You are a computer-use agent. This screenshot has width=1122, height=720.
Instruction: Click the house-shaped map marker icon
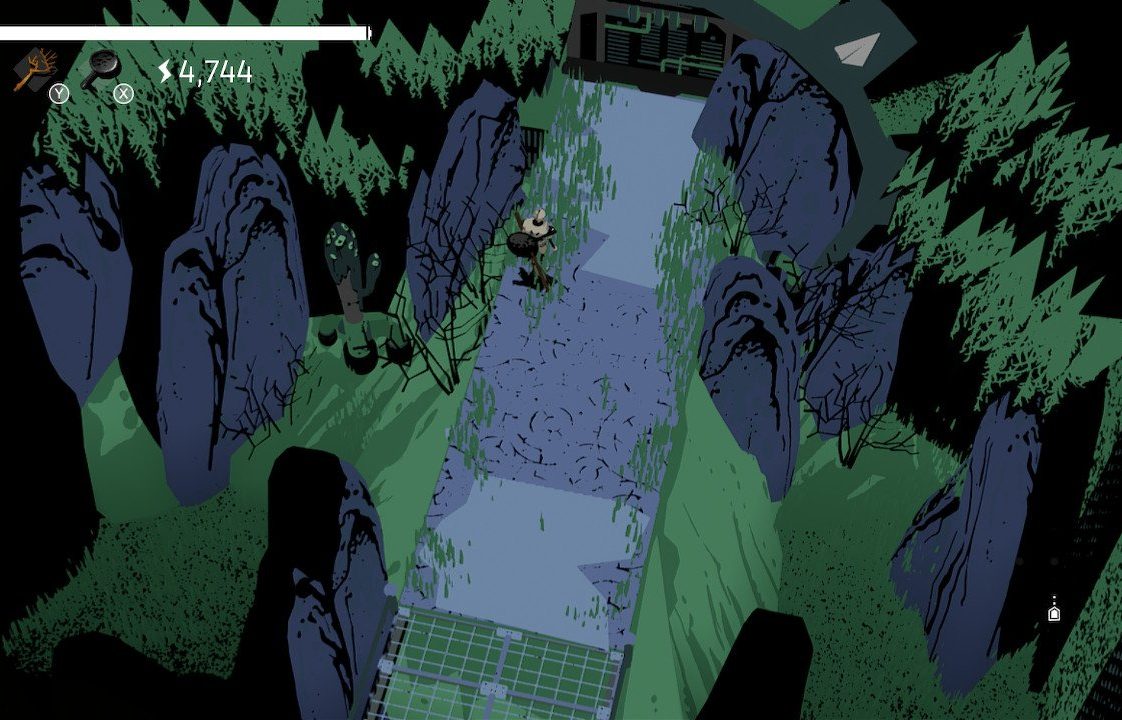(x=1054, y=612)
